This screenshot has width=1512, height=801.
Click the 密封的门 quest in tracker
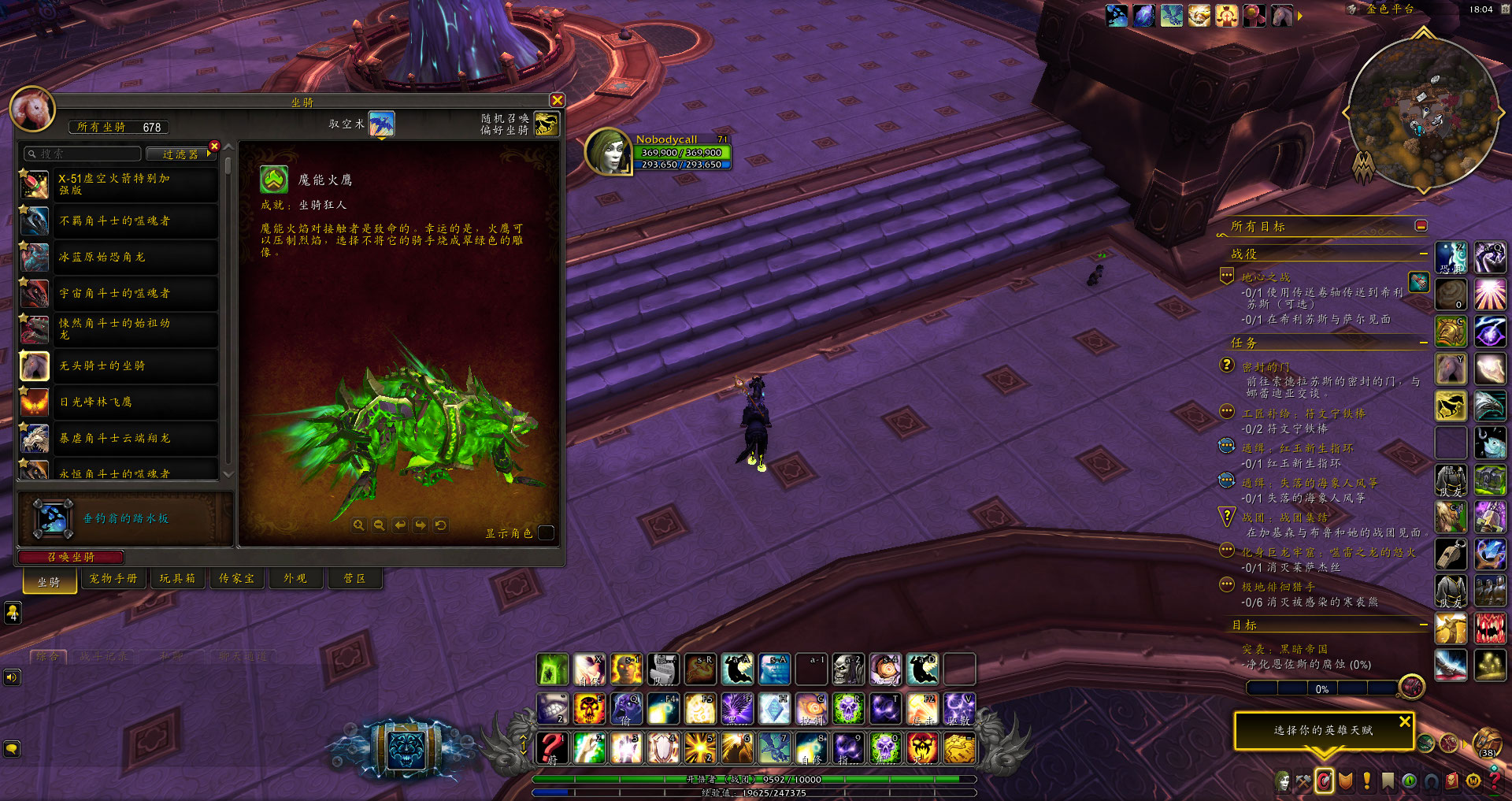1266,367
